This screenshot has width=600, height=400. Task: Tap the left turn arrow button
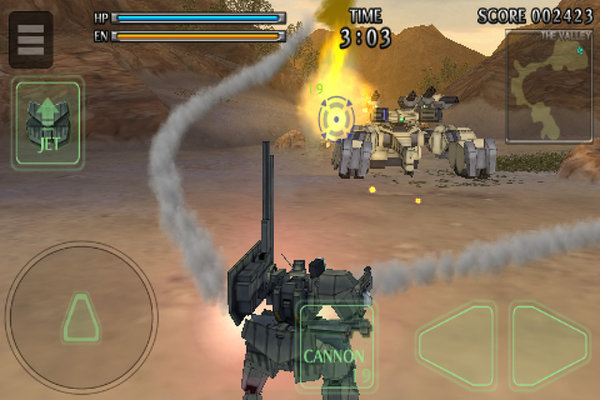pyautogui.click(x=456, y=347)
